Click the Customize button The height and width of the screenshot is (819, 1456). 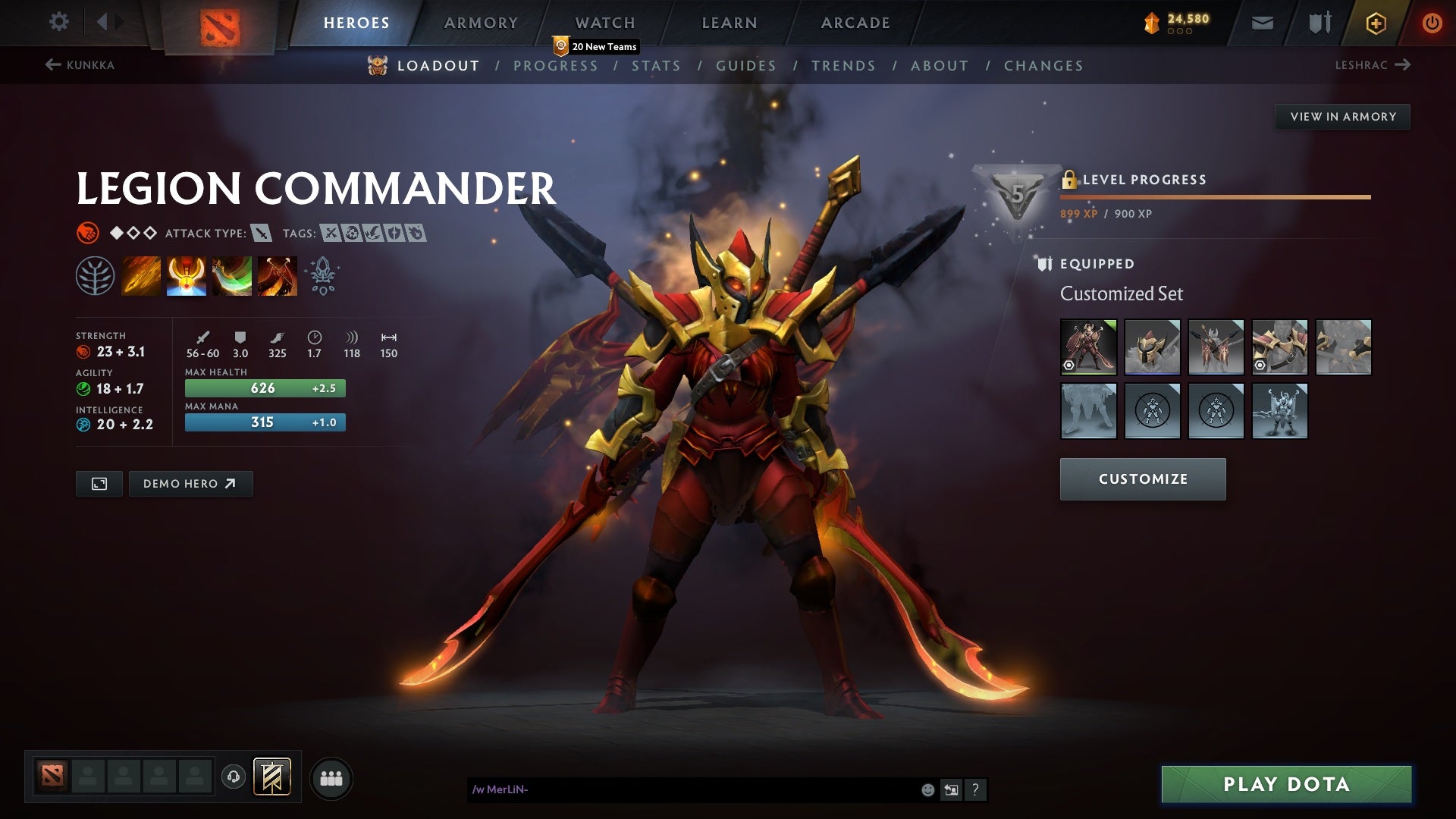(x=1143, y=479)
